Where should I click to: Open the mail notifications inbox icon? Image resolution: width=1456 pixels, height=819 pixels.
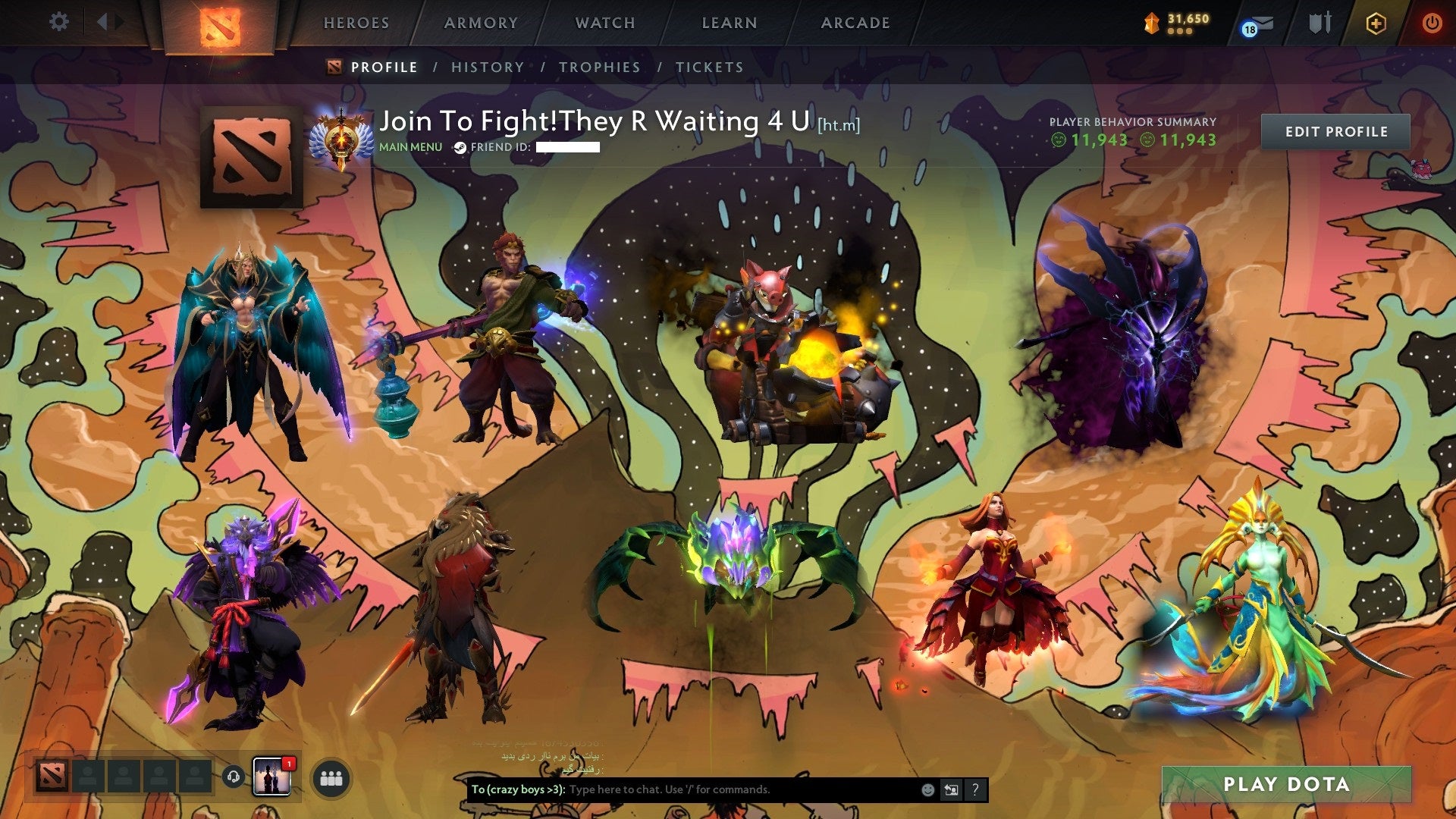(x=1259, y=23)
